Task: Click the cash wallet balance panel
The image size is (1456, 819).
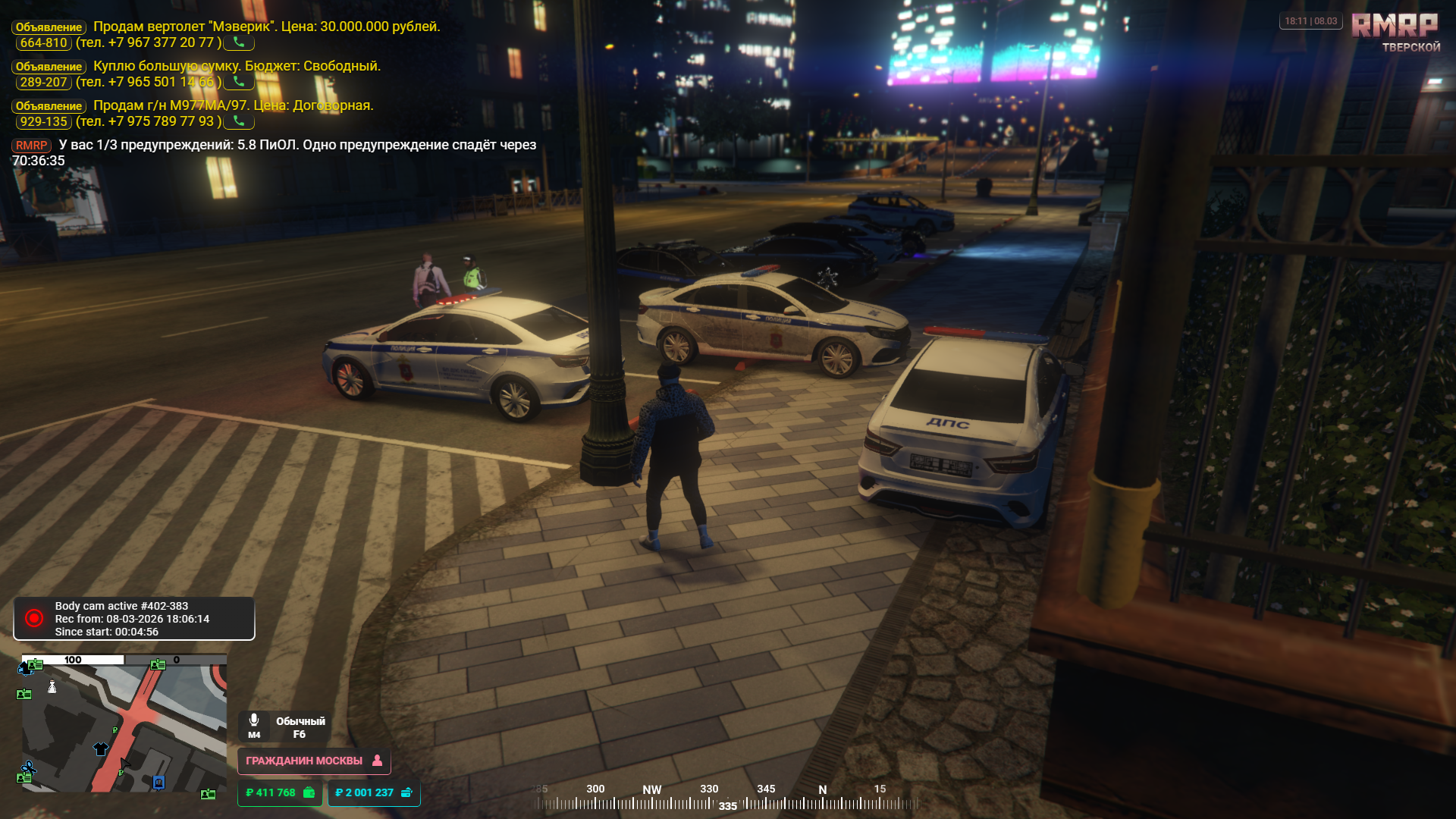Action: point(280,792)
